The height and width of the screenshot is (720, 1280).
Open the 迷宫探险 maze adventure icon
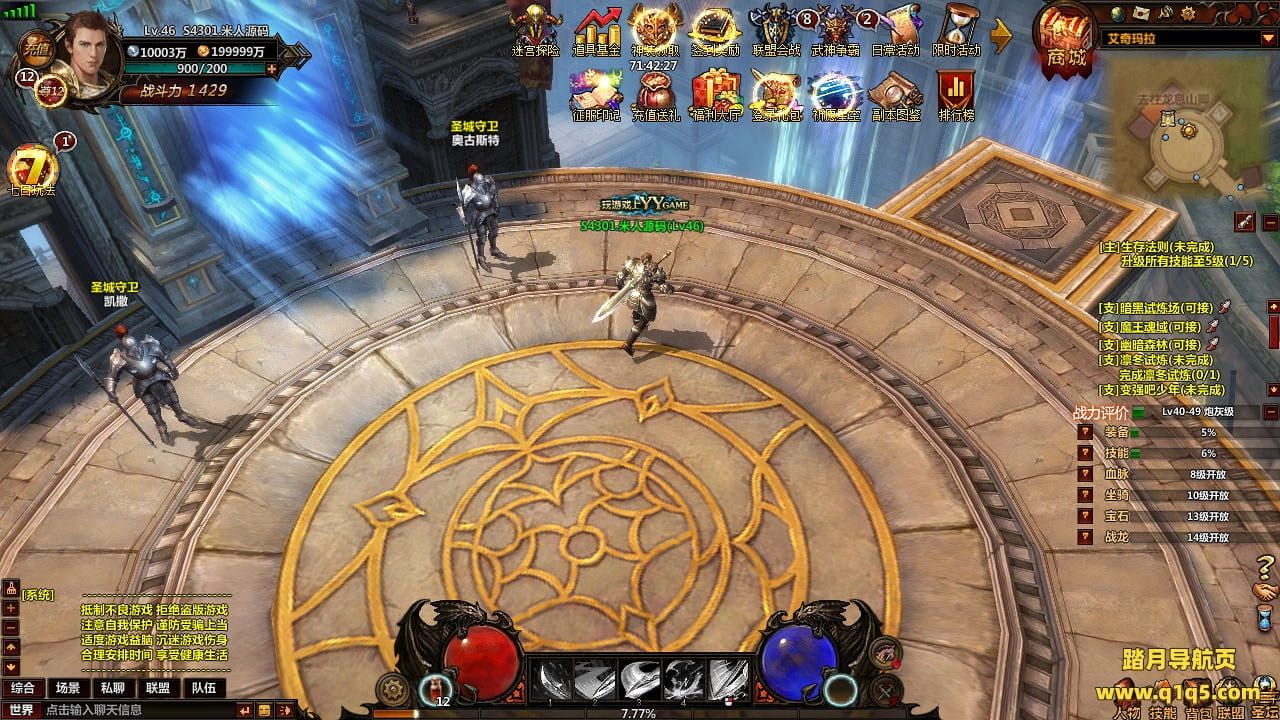coord(535,28)
